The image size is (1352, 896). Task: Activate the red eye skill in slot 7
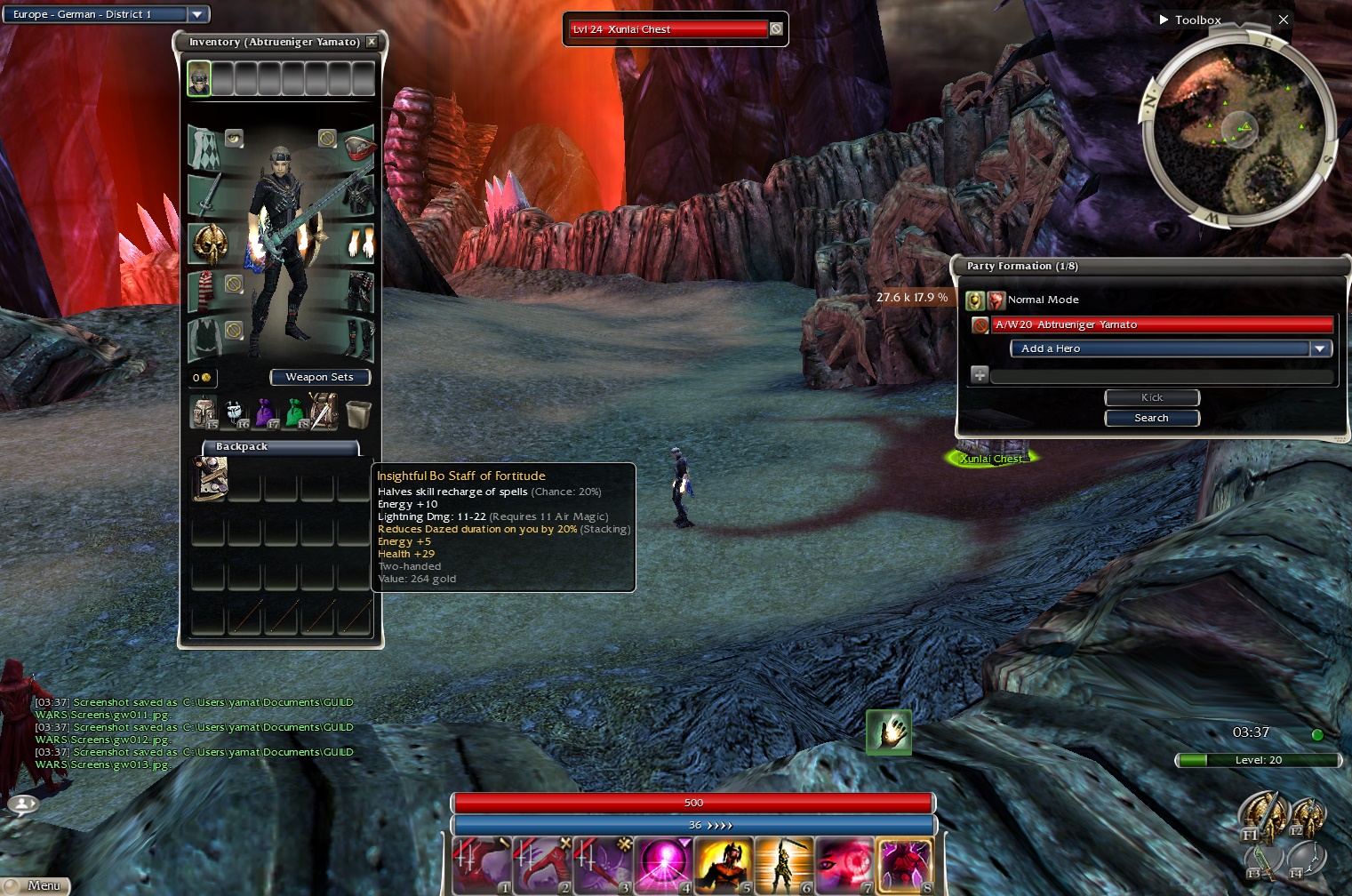click(844, 864)
